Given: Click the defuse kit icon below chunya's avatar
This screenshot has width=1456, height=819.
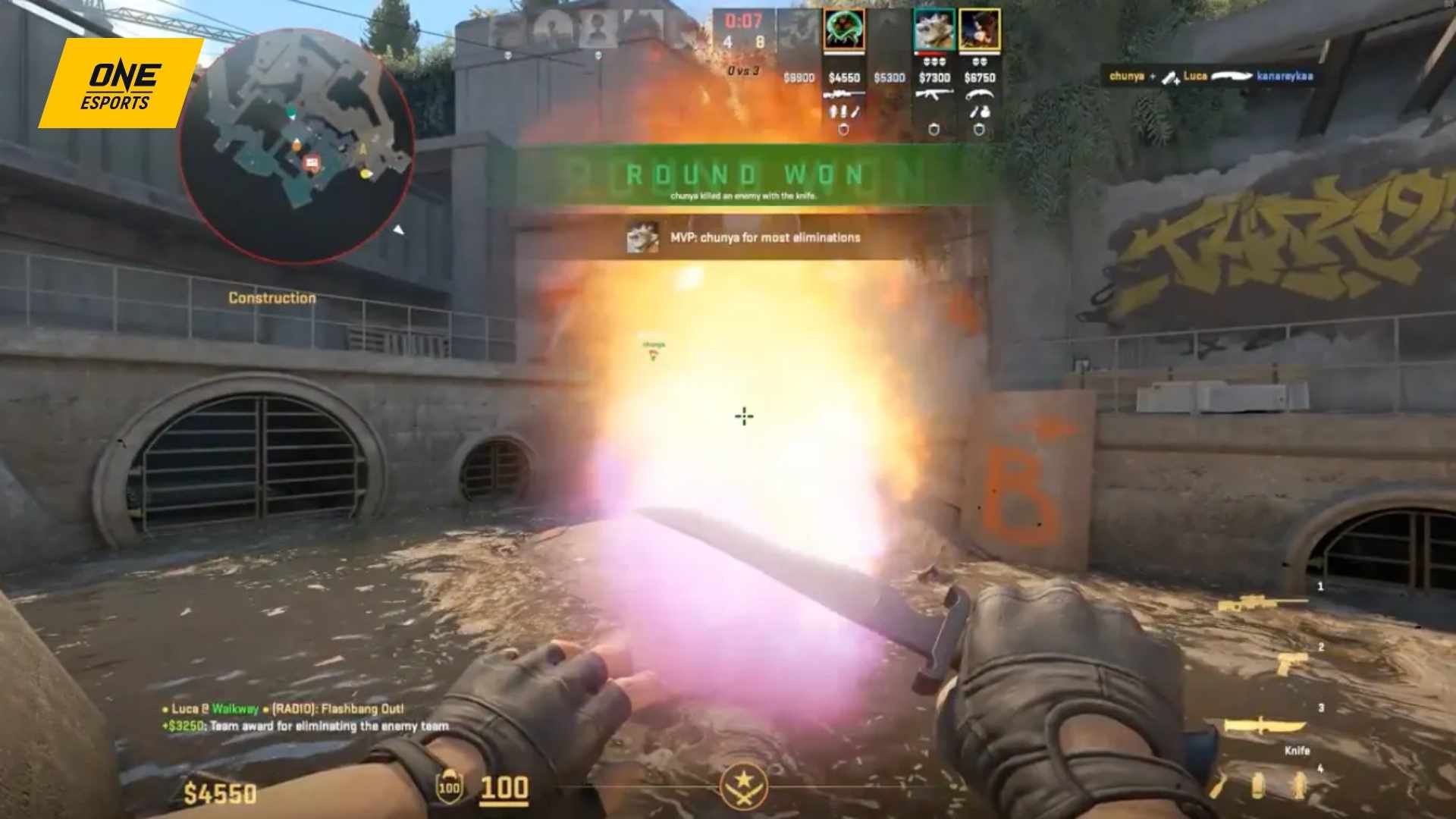Looking at the screenshot, I should pos(843,130).
